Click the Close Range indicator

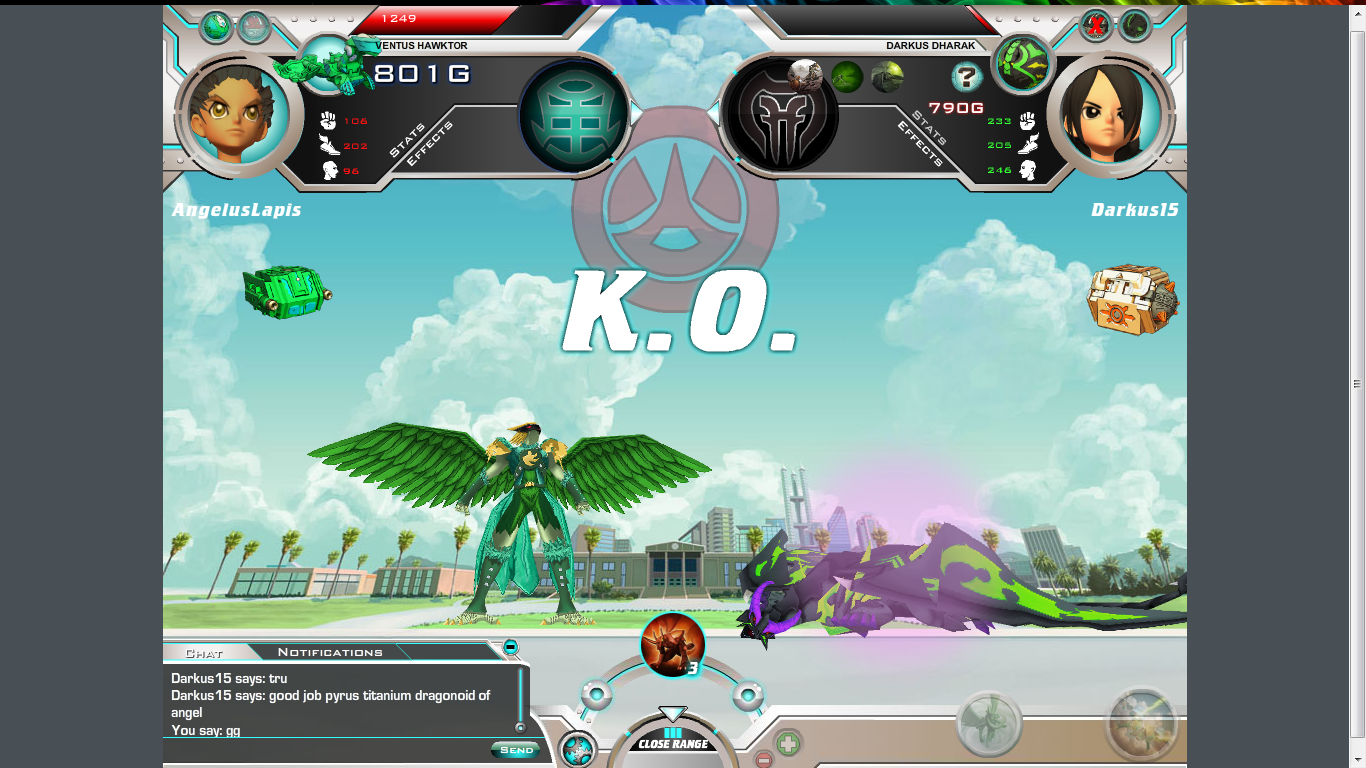tap(673, 744)
